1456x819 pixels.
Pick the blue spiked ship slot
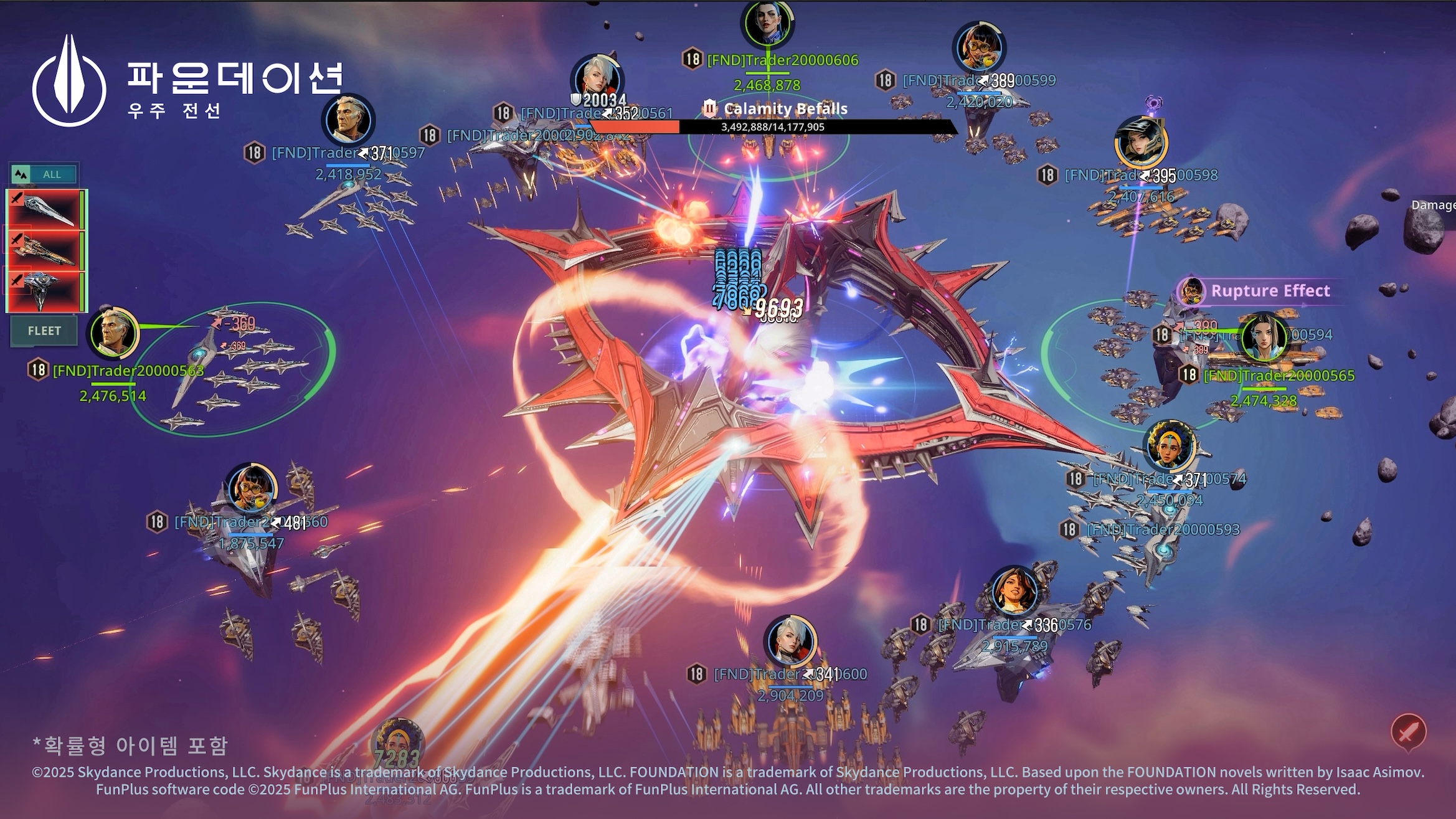point(45,291)
